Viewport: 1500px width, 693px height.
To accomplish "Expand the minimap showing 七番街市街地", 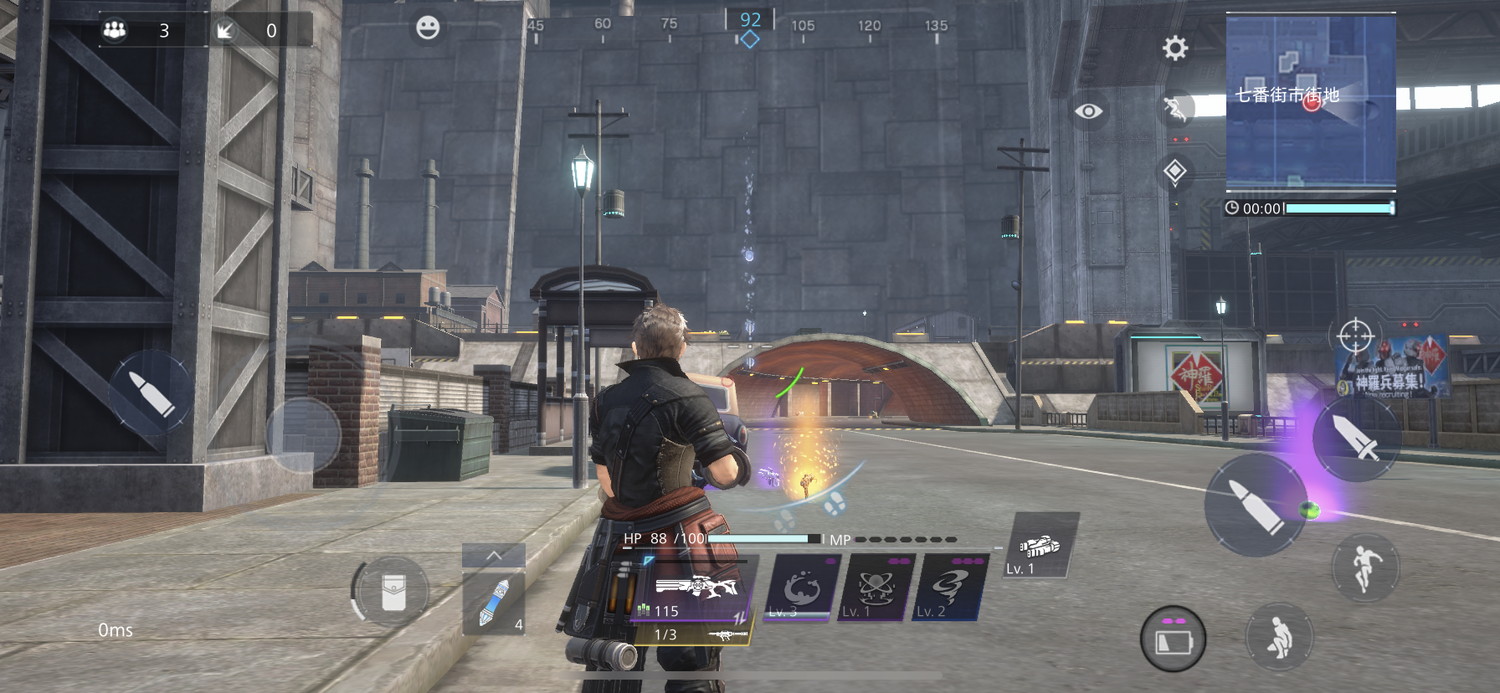I will click(x=1310, y=100).
